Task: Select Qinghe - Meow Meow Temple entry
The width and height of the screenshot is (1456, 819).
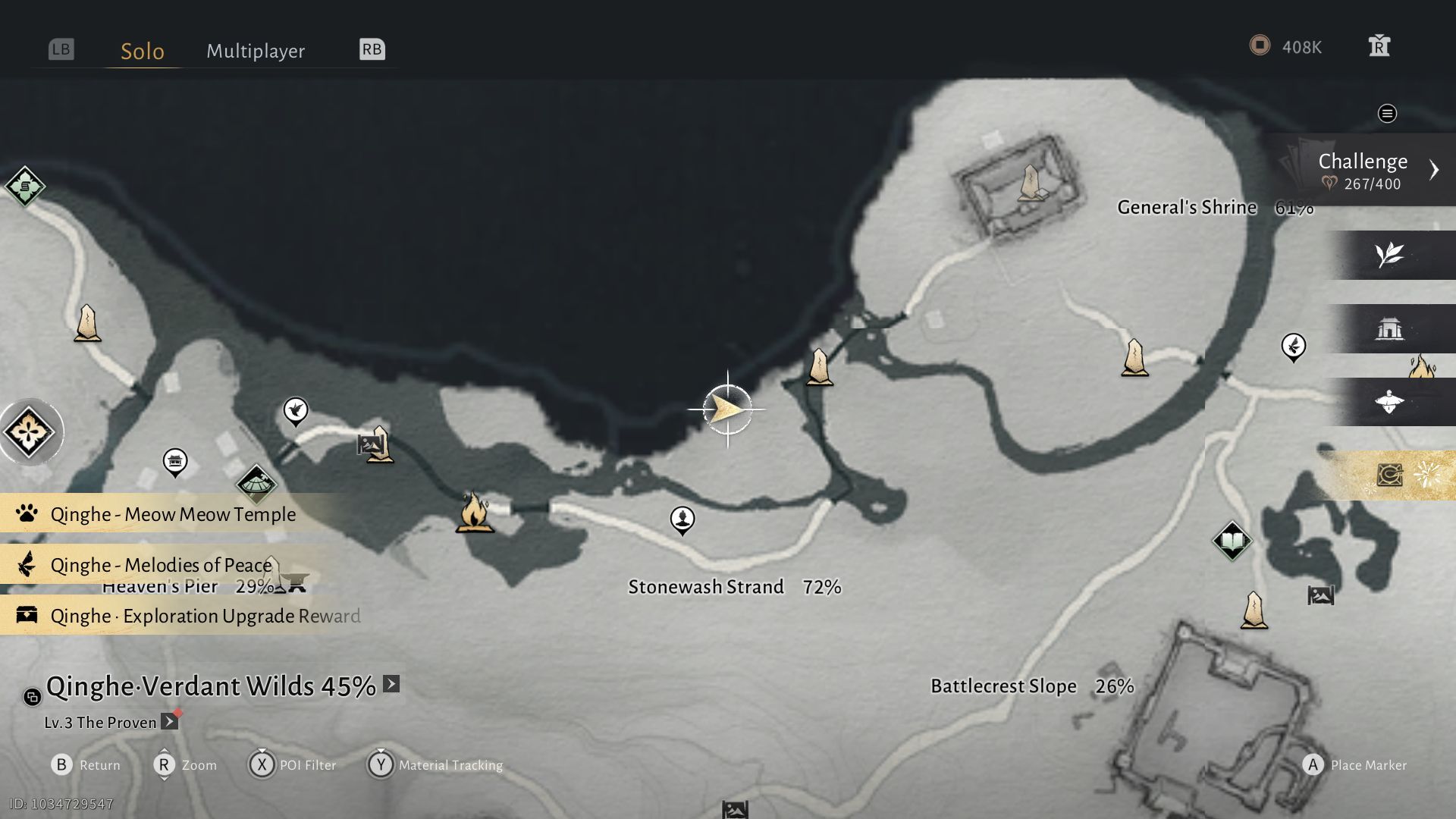Action: 173,514
